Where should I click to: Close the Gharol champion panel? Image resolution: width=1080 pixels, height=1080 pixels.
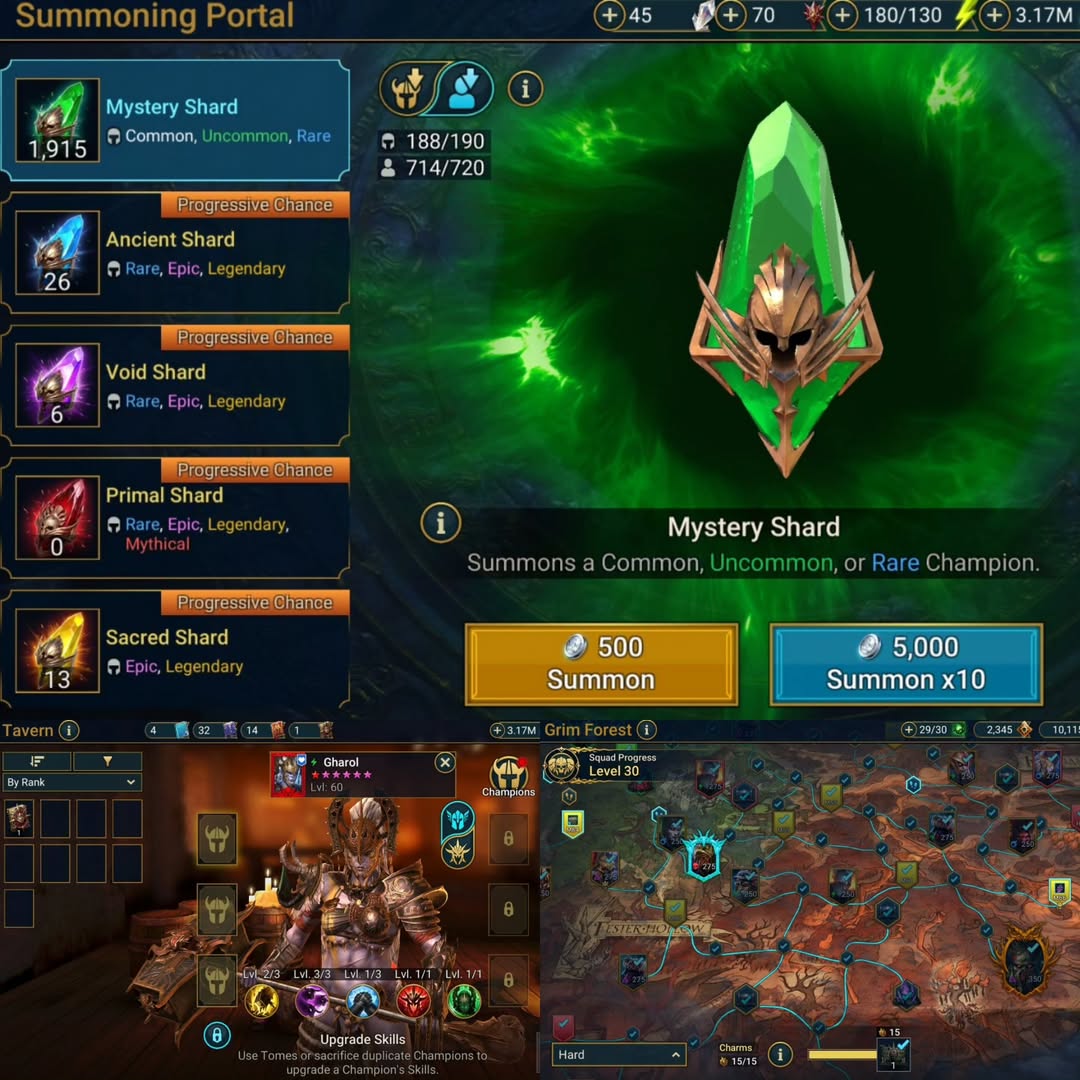click(445, 763)
